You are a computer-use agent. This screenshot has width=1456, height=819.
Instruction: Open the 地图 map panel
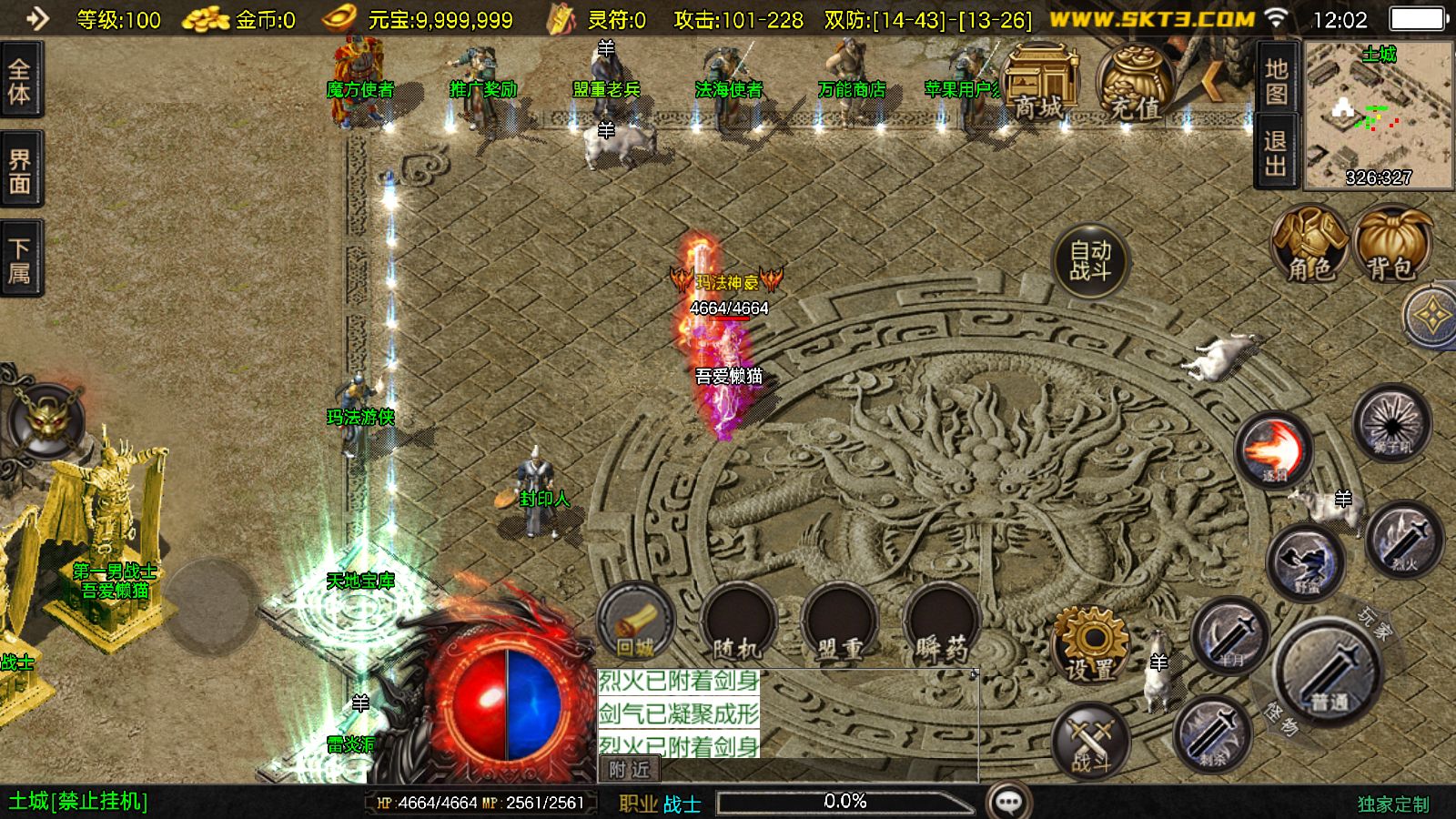coord(1276,81)
